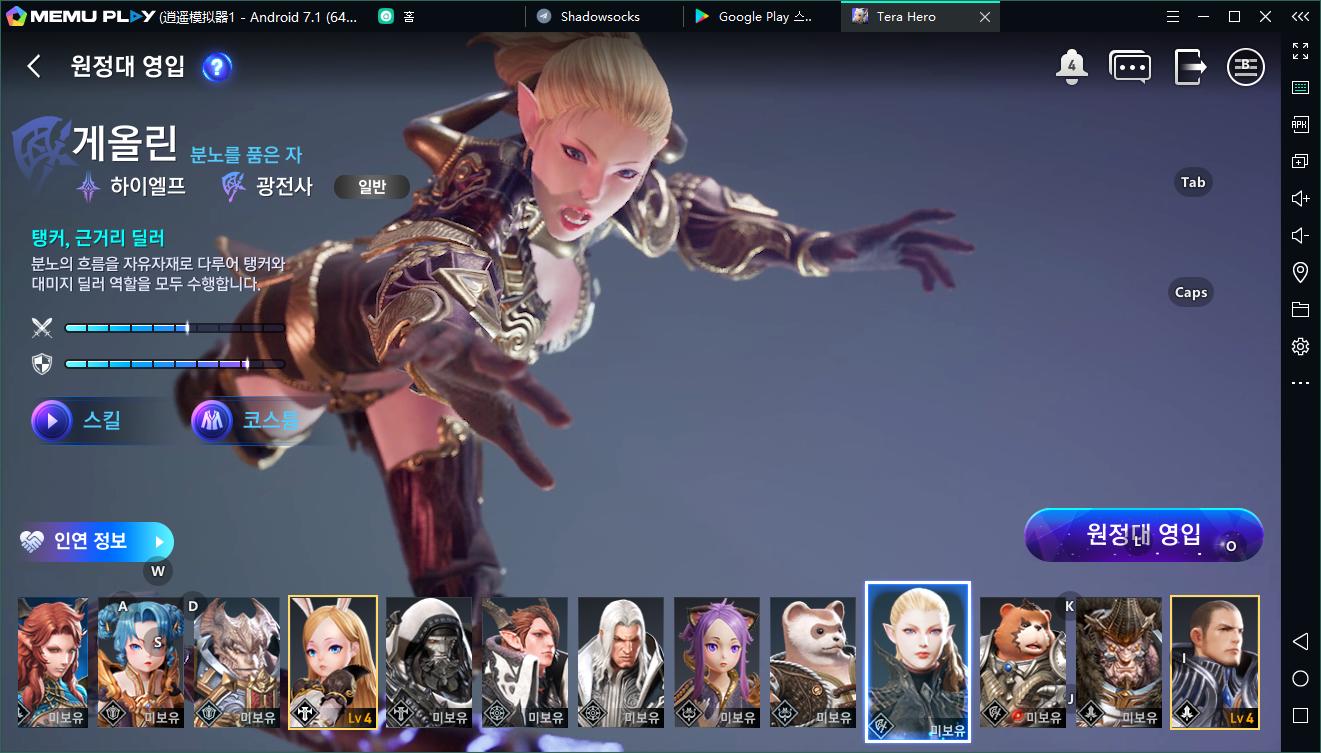This screenshot has width=1321, height=753.
Task: Open the emulator settings gear
Action: pos(1300,346)
